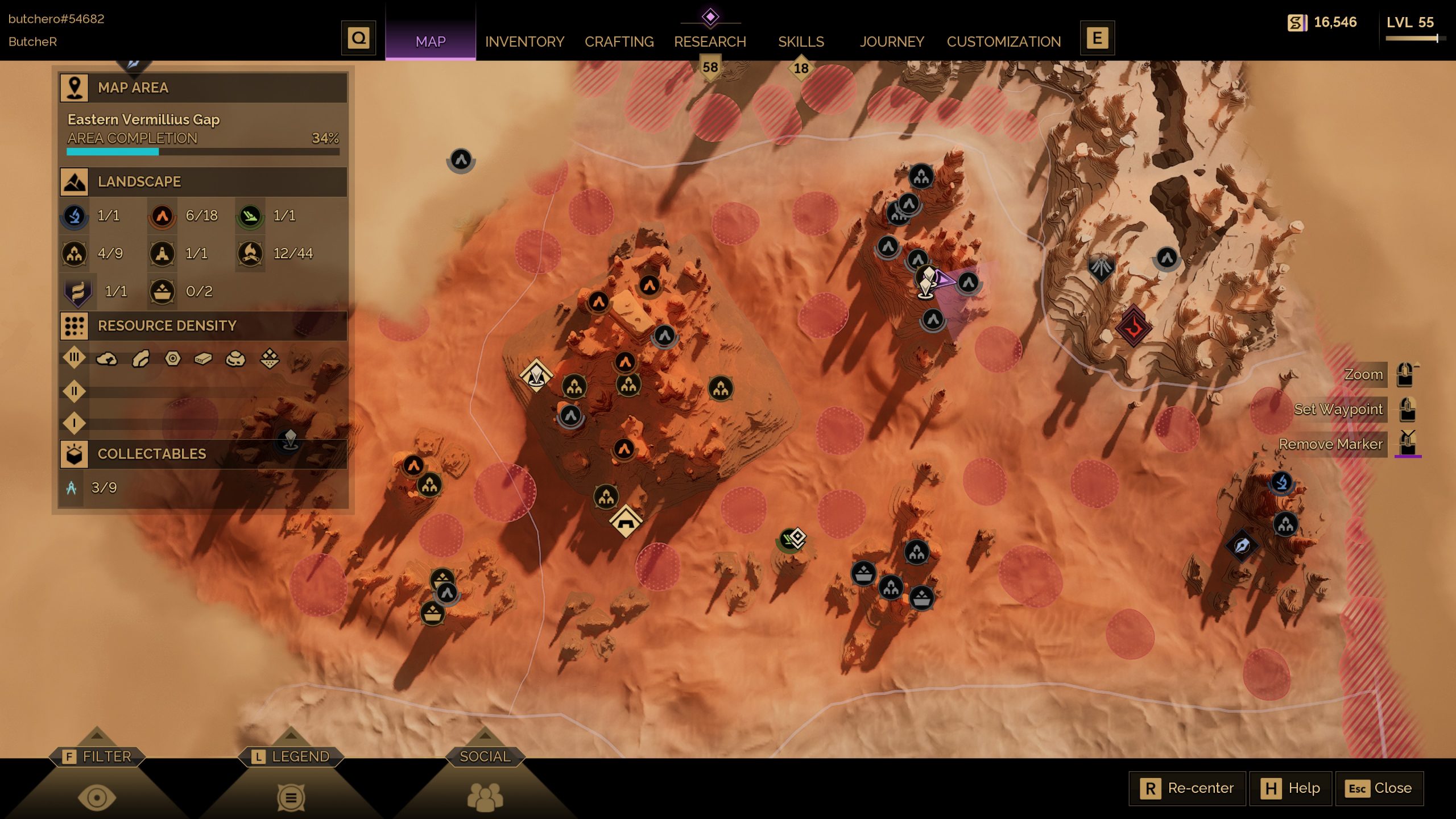Select resource density tier III

(75, 358)
